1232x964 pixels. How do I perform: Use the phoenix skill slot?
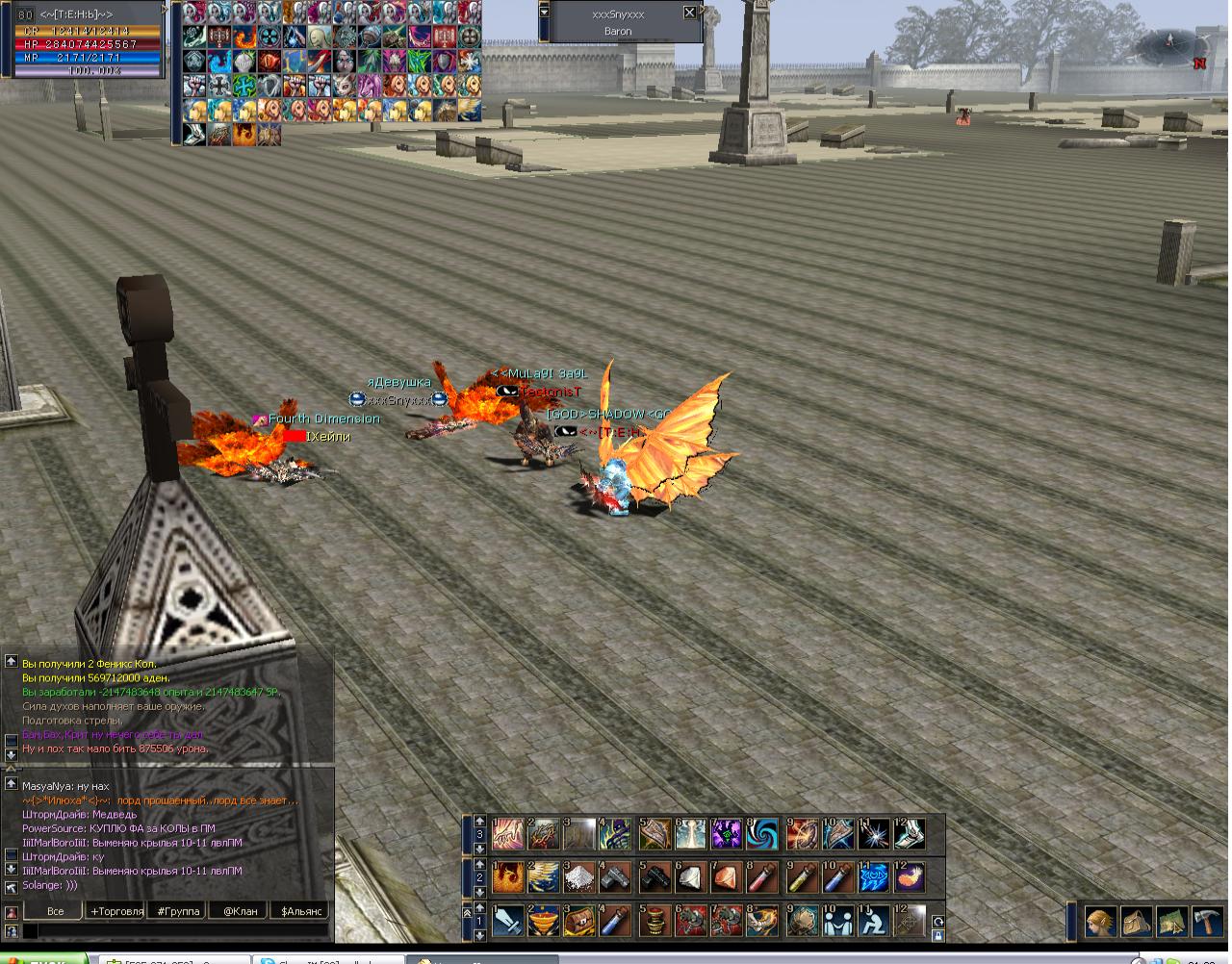pos(508,876)
